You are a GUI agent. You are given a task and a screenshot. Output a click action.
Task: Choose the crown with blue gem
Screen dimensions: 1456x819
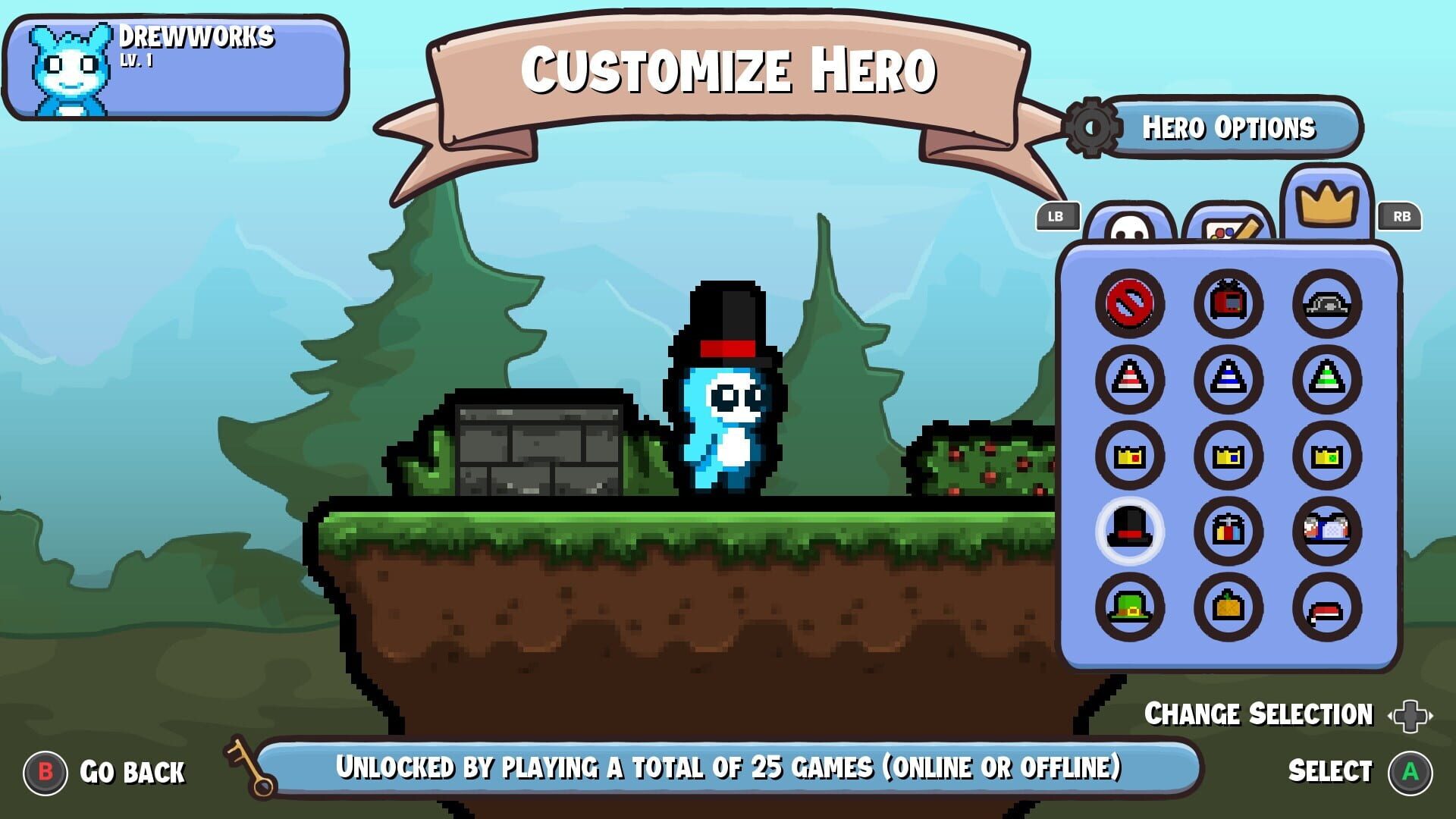point(1228,455)
